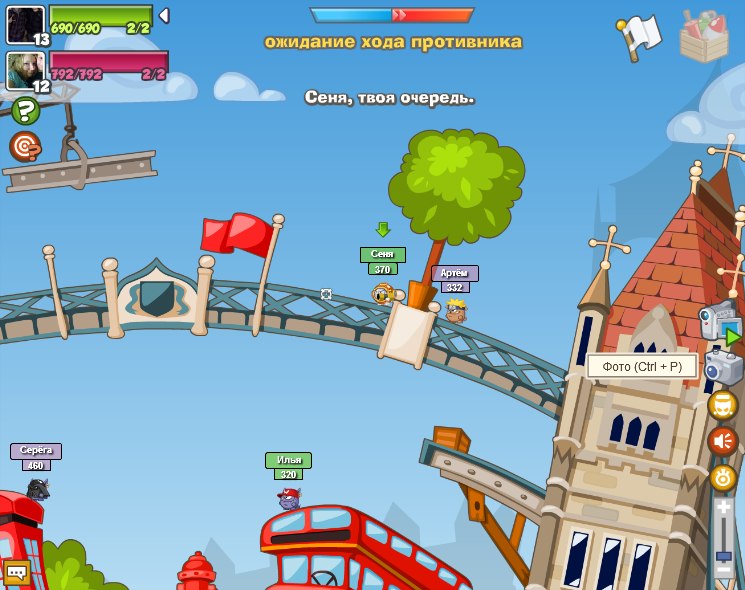The image size is (745, 590).
Task: Click the zoom slider handle
Action: [723, 556]
